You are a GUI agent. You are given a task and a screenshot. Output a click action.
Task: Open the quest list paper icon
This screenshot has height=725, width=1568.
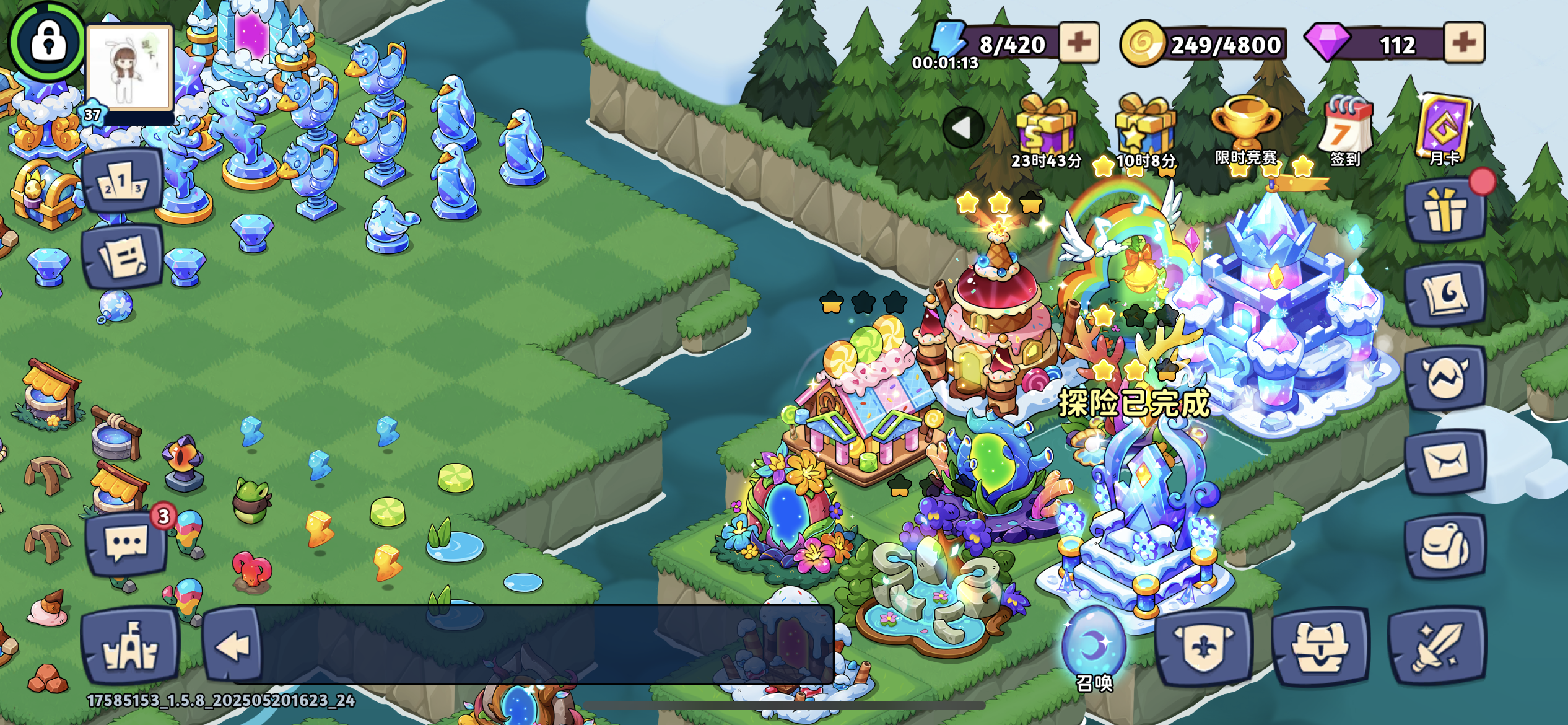coord(121,256)
